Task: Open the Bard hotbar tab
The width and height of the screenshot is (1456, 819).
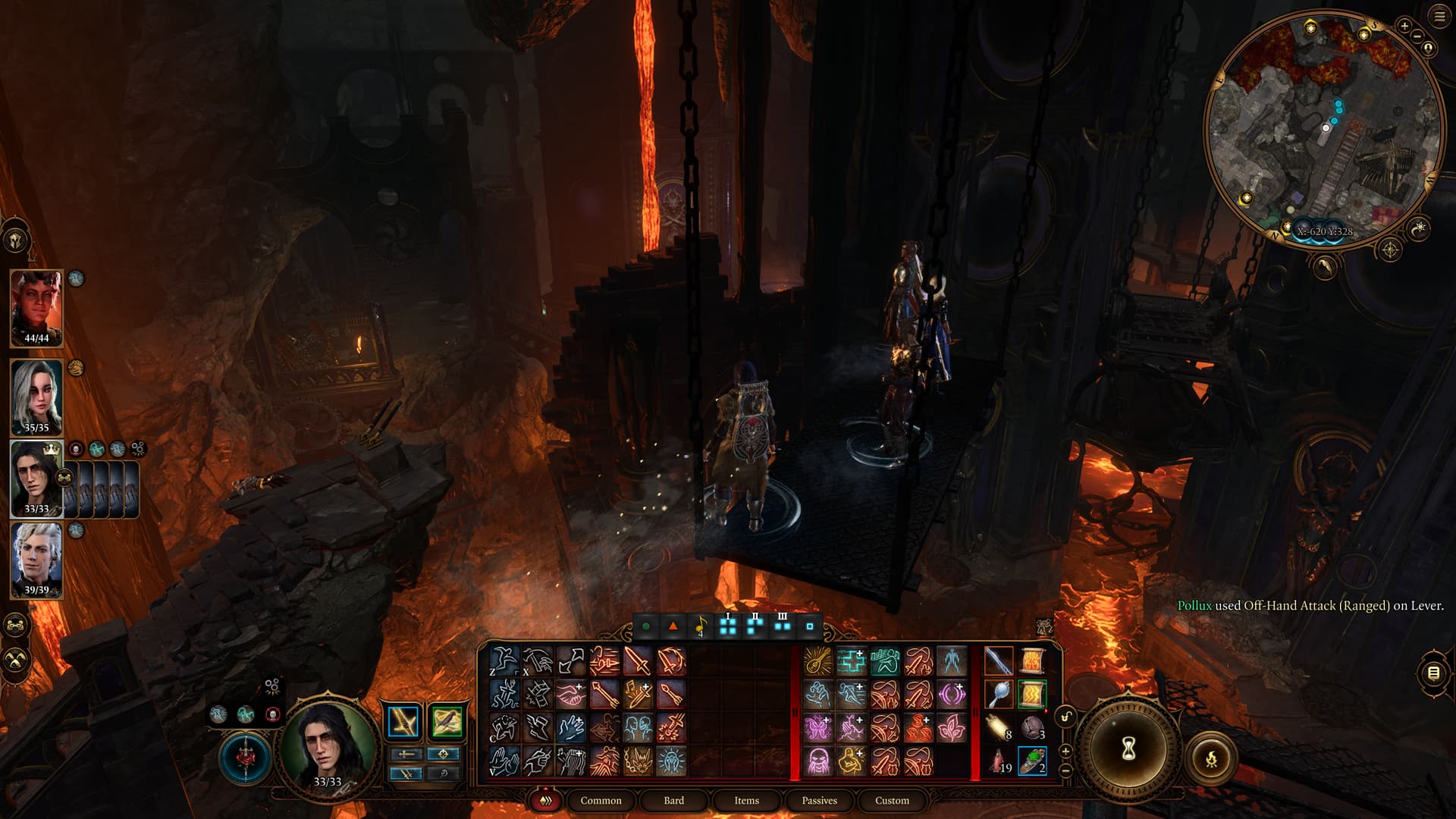Action: pyautogui.click(x=673, y=800)
